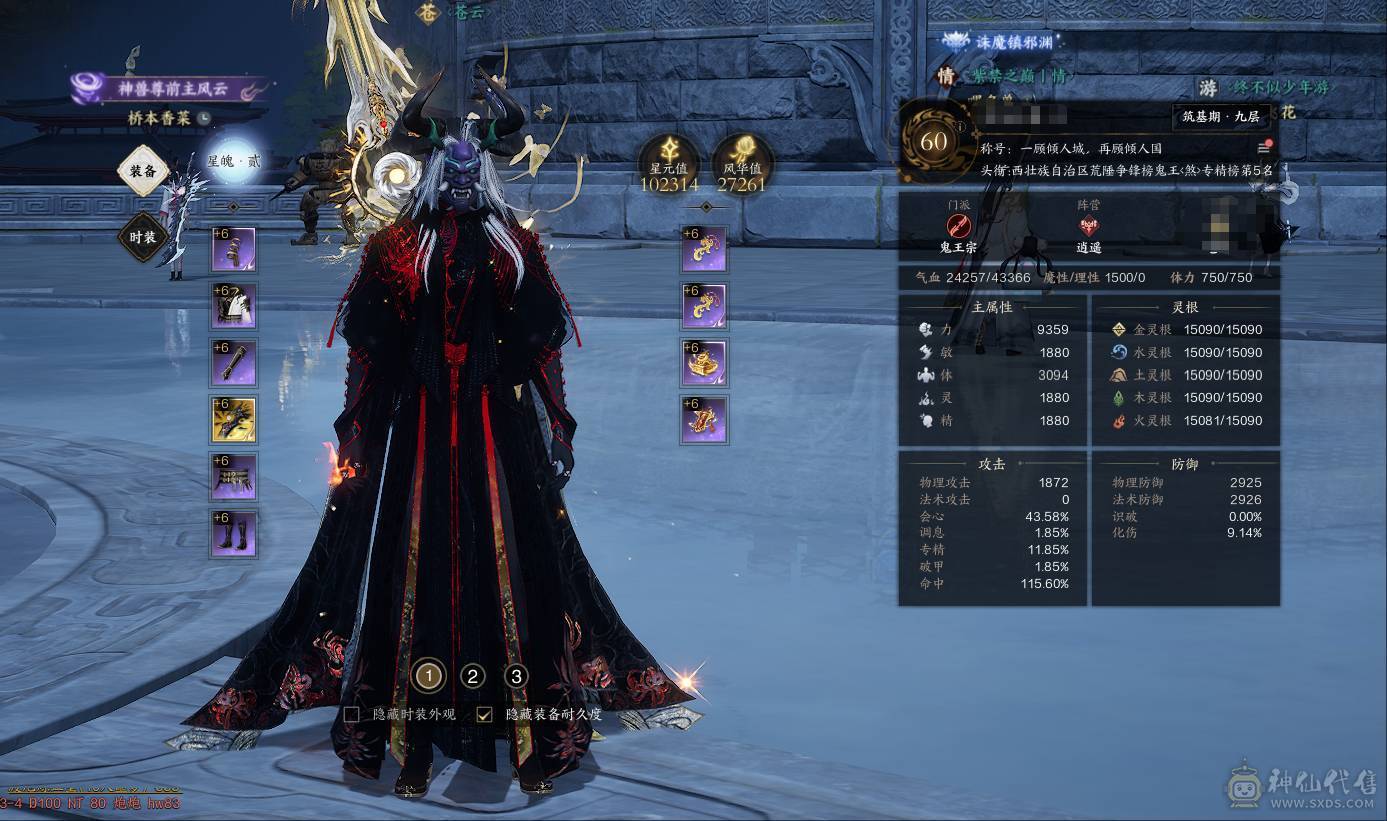Select the +6 golden boat-shaped accessory slot
1387x821 pixels.
[x=703, y=363]
